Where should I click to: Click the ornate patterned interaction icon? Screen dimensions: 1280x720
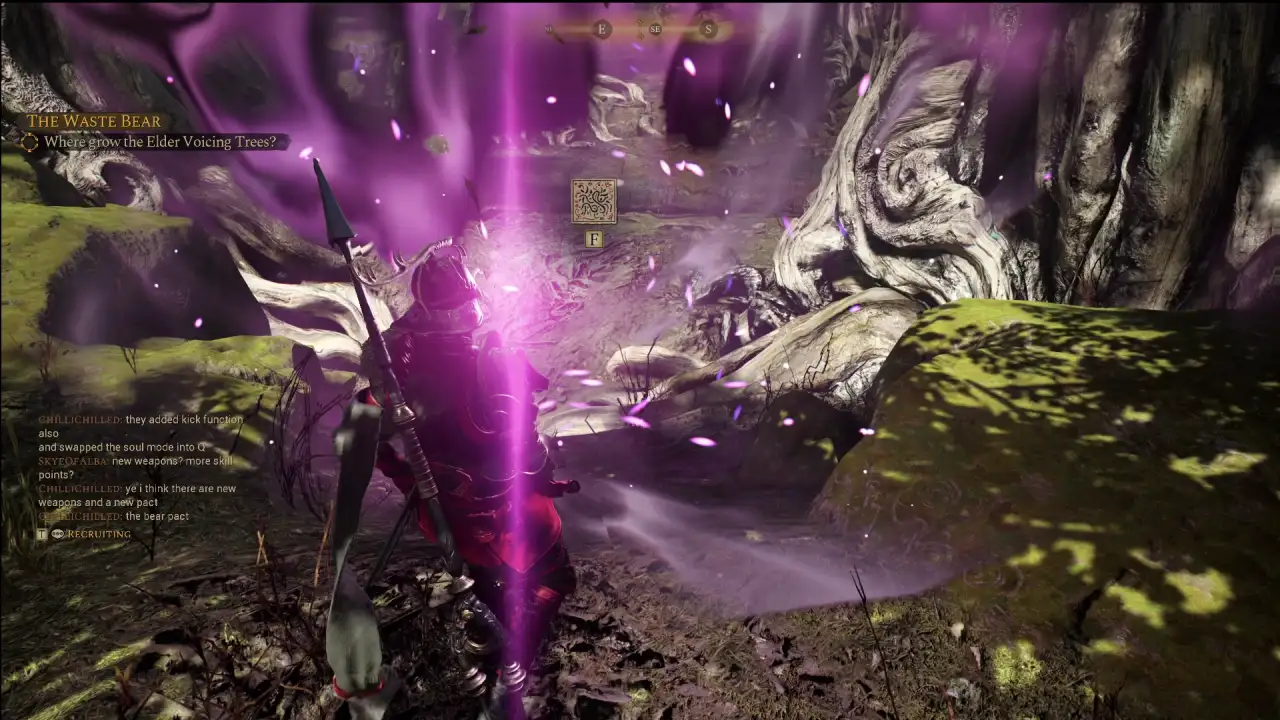[593, 201]
